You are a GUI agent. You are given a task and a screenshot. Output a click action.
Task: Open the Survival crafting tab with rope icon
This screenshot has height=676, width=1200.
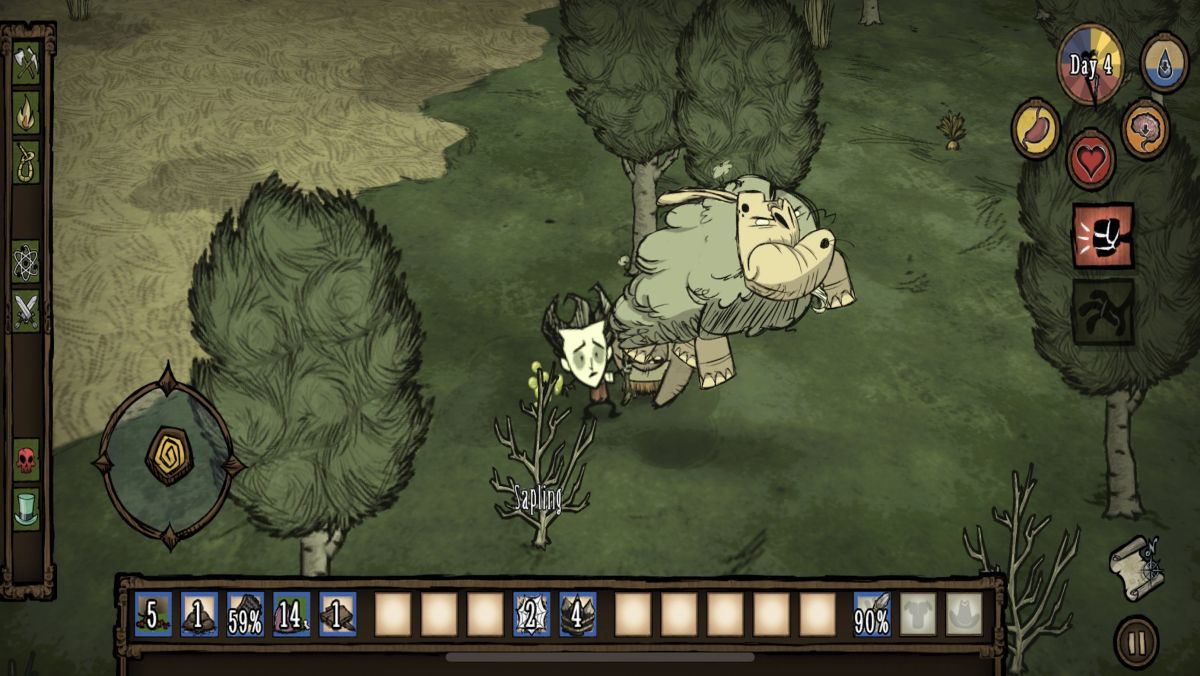pyautogui.click(x=26, y=161)
